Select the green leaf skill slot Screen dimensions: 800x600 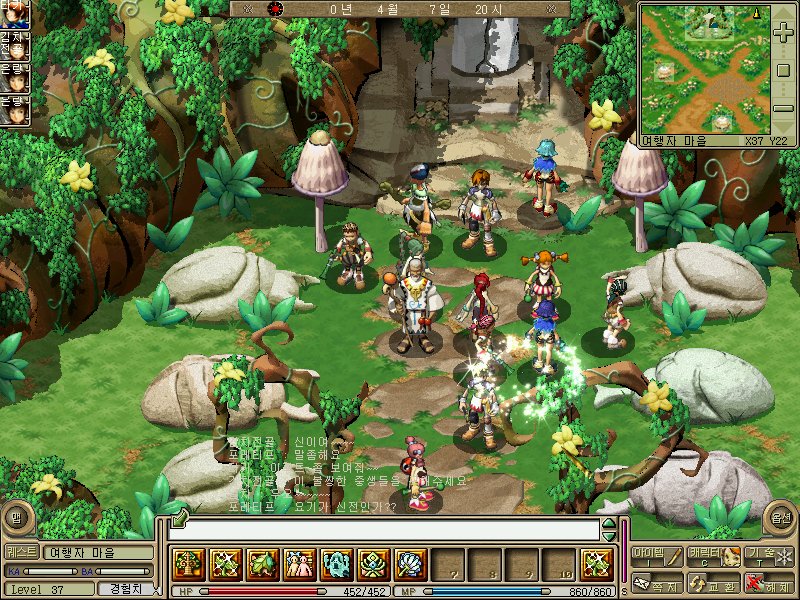pos(262,565)
